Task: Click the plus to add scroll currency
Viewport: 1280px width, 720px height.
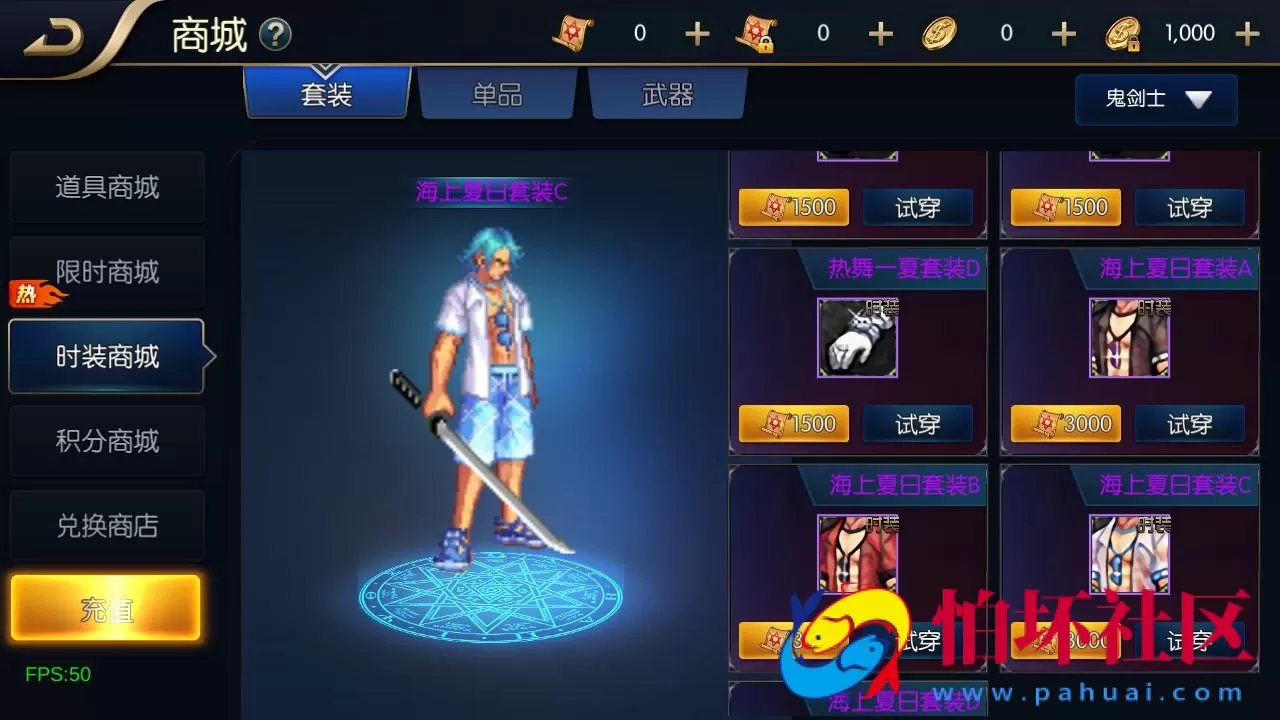Action: pos(696,32)
